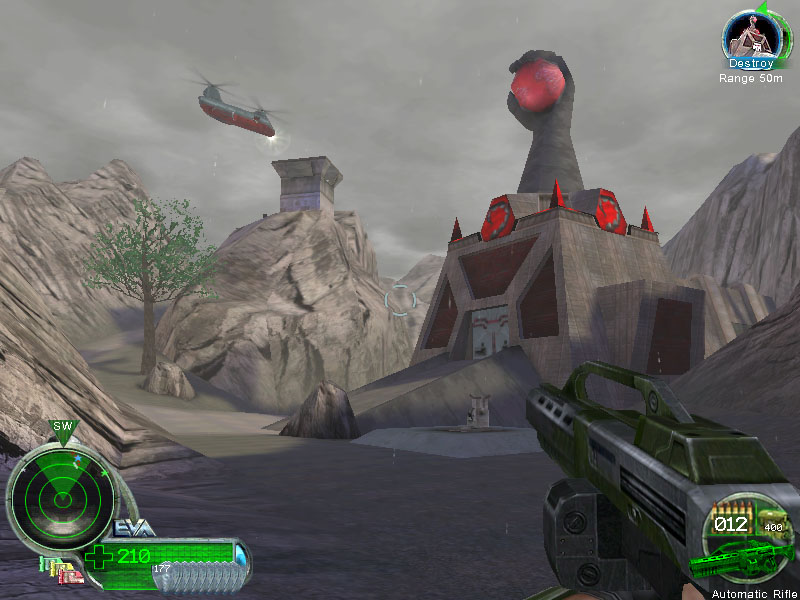This screenshot has height=600, width=800.
Task: Click the SW compass heading marker
Action: (x=64, y=427)
